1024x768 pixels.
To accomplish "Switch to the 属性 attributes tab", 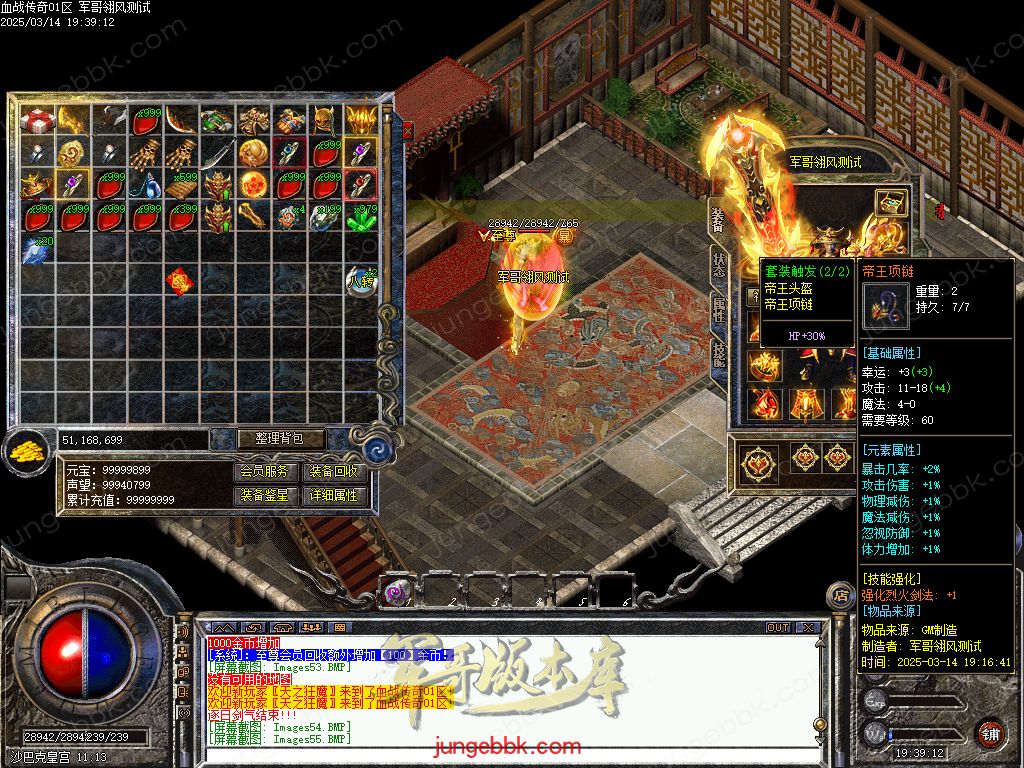I will (x=718, y=312).
